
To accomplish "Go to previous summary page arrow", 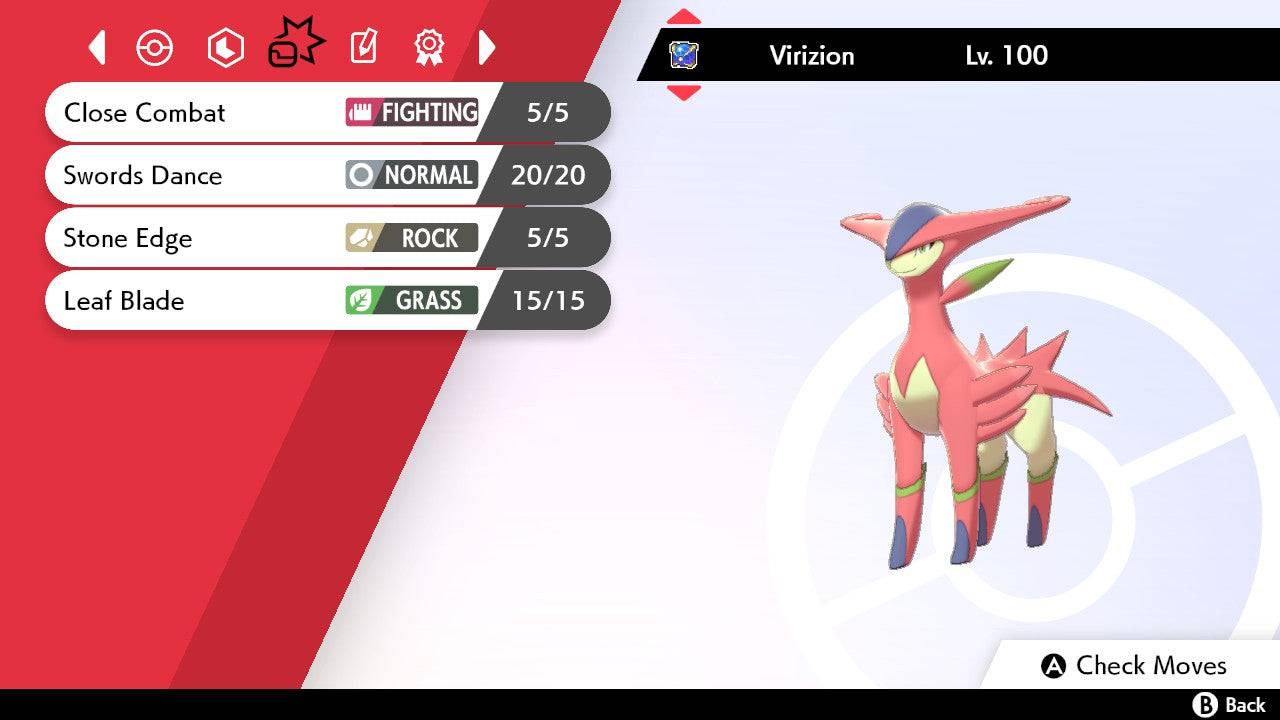I will tap(97, 47).
